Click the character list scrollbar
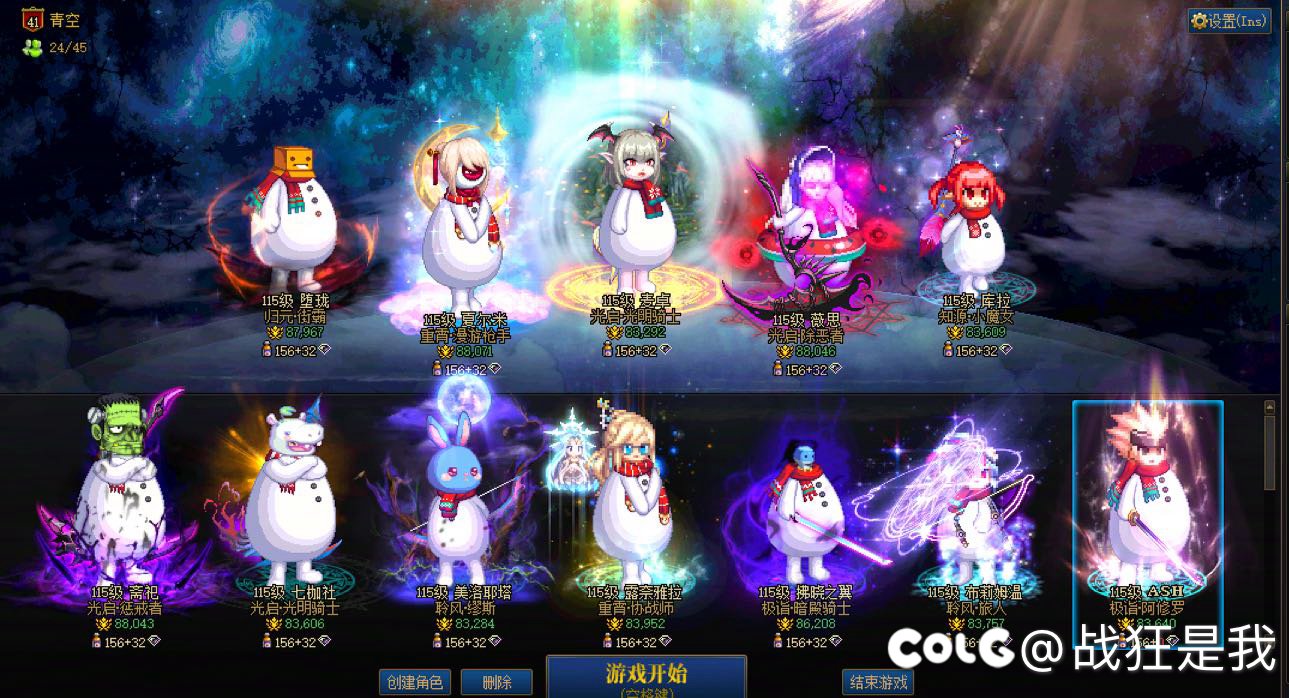Screen dimensions: 1289x698 coord(1270,450)
